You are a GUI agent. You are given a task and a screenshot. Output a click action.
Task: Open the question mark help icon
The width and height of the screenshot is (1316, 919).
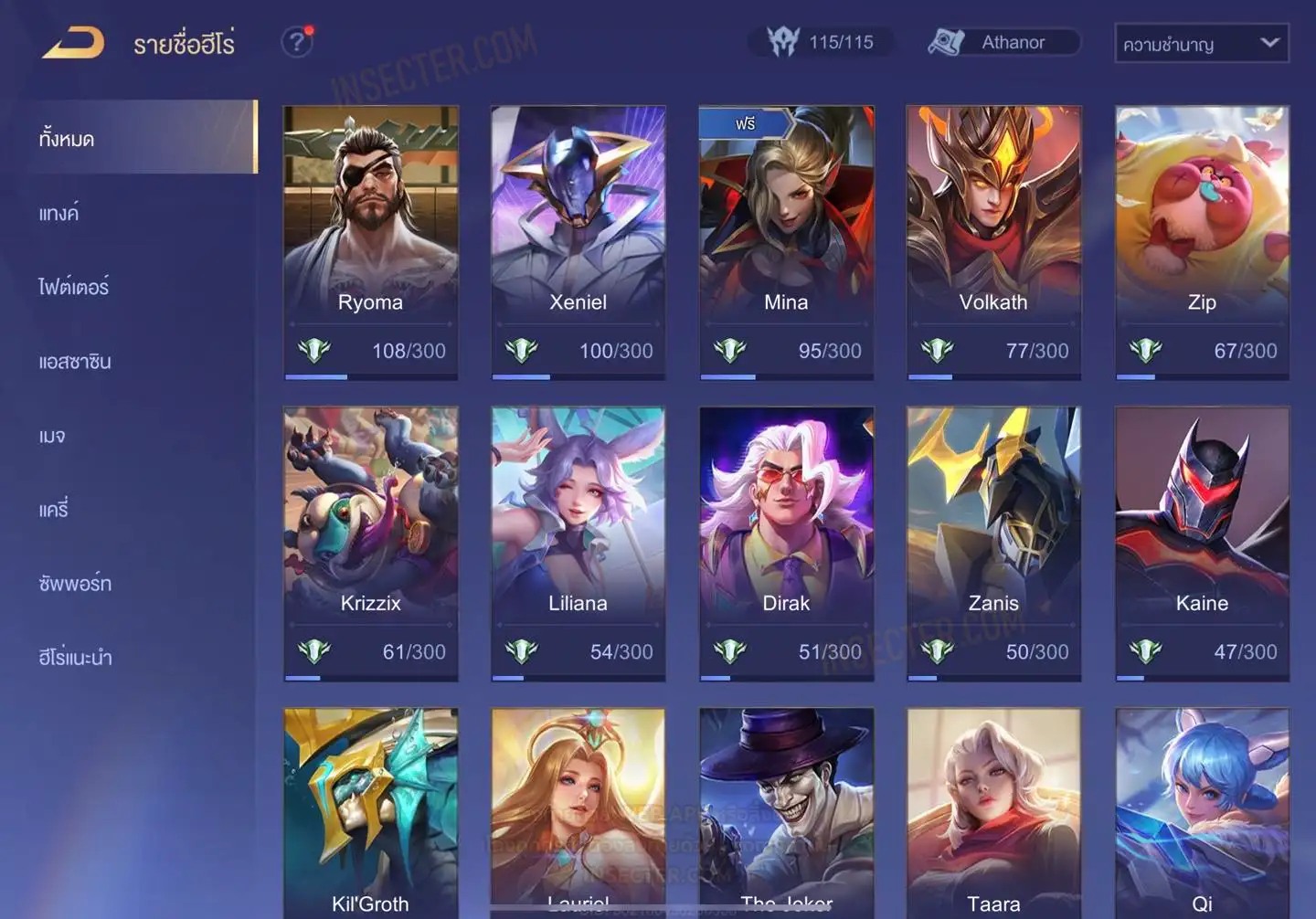click(296, 42)
